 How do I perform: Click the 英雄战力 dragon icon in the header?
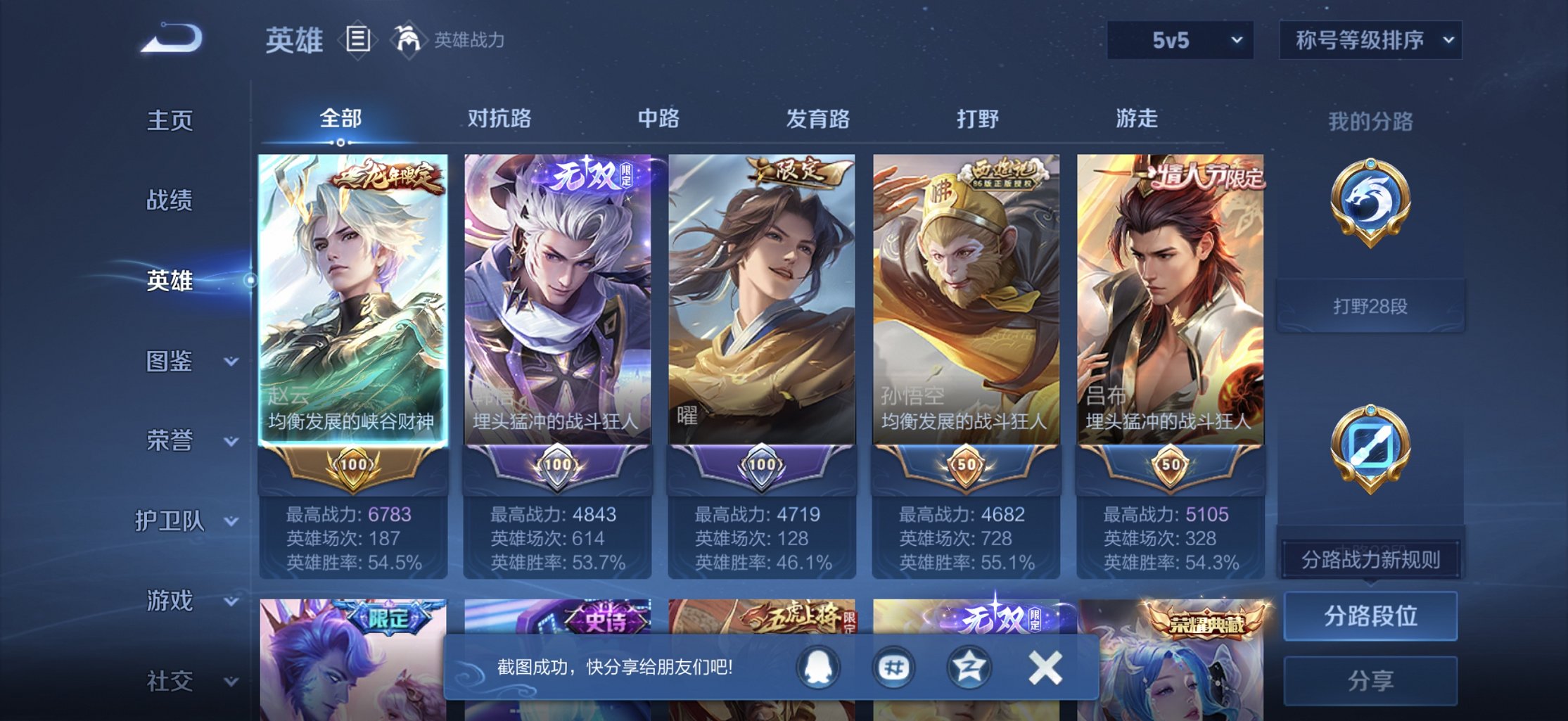[408, 40]
